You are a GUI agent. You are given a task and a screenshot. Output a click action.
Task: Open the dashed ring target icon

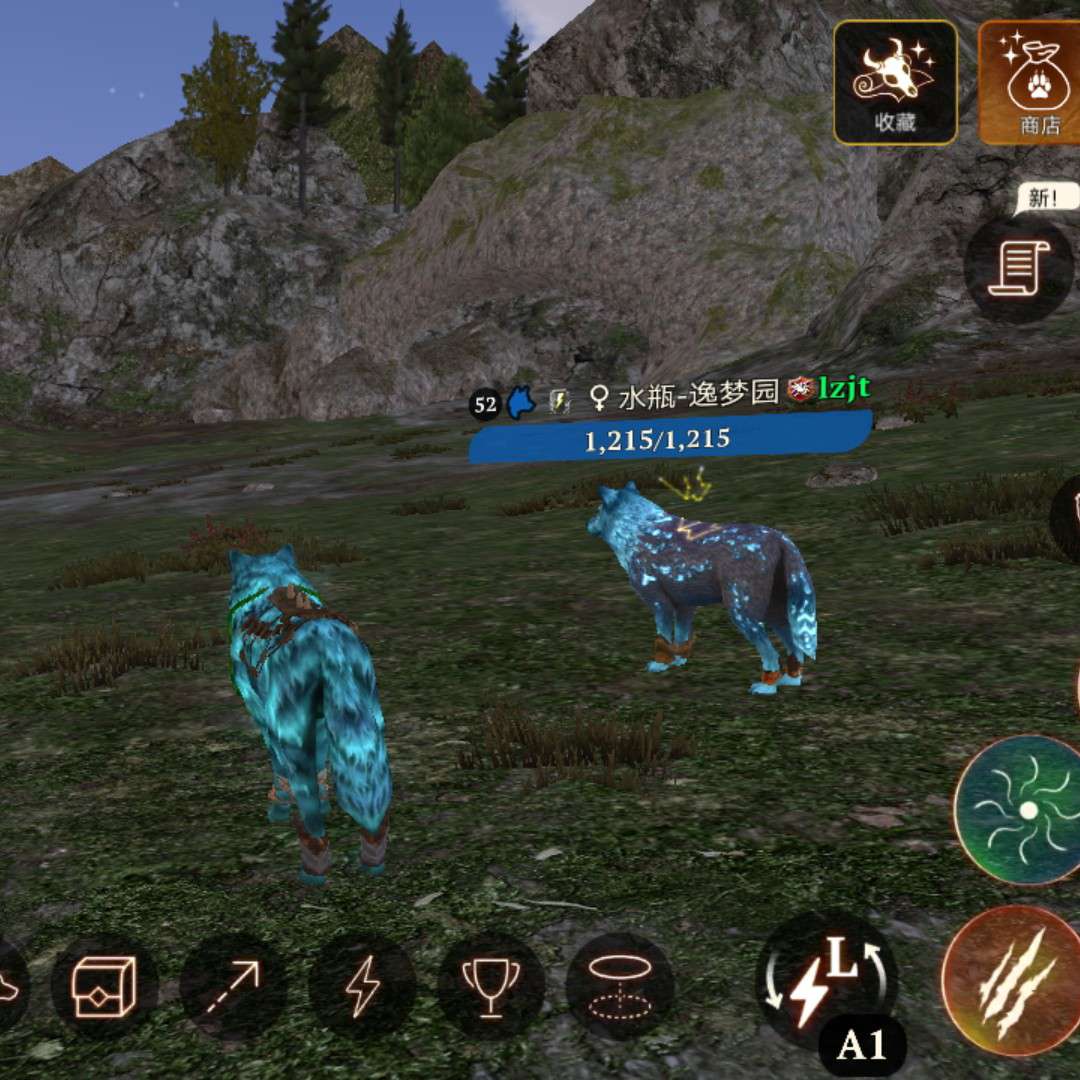pyautogui.click(x=618, y=986)
